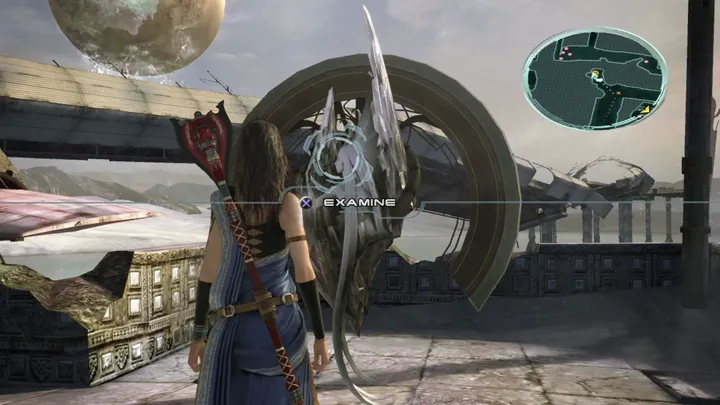Choose the Examine interaction label
The width and height of the screenshot is (720, 405).
pyautogui.click(x=359, y=202)
